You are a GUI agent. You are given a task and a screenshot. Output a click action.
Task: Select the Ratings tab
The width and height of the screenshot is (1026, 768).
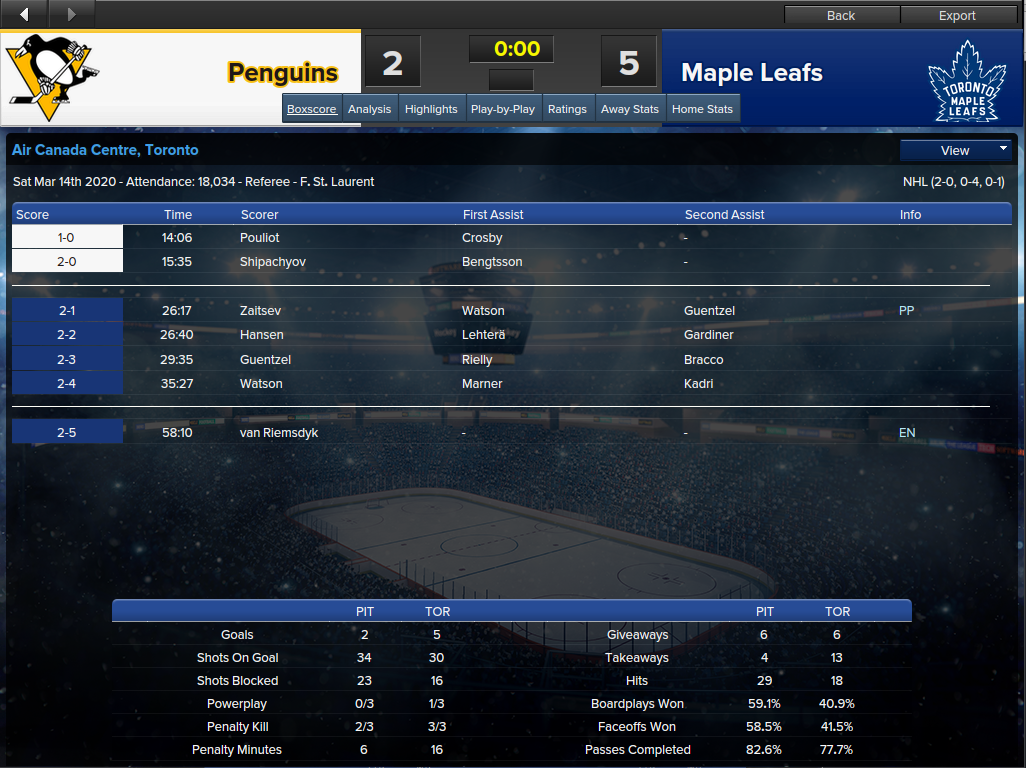567,109
